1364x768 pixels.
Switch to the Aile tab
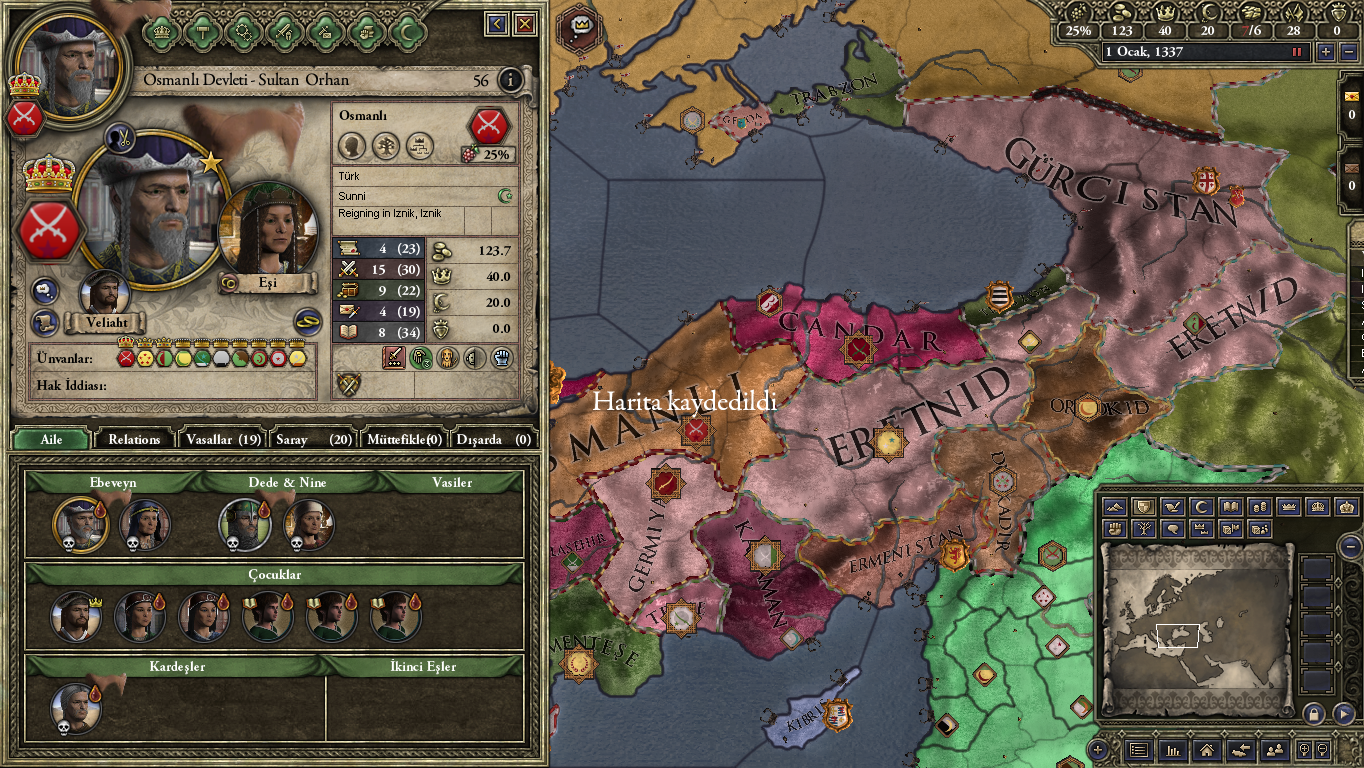tap(51, 439)
